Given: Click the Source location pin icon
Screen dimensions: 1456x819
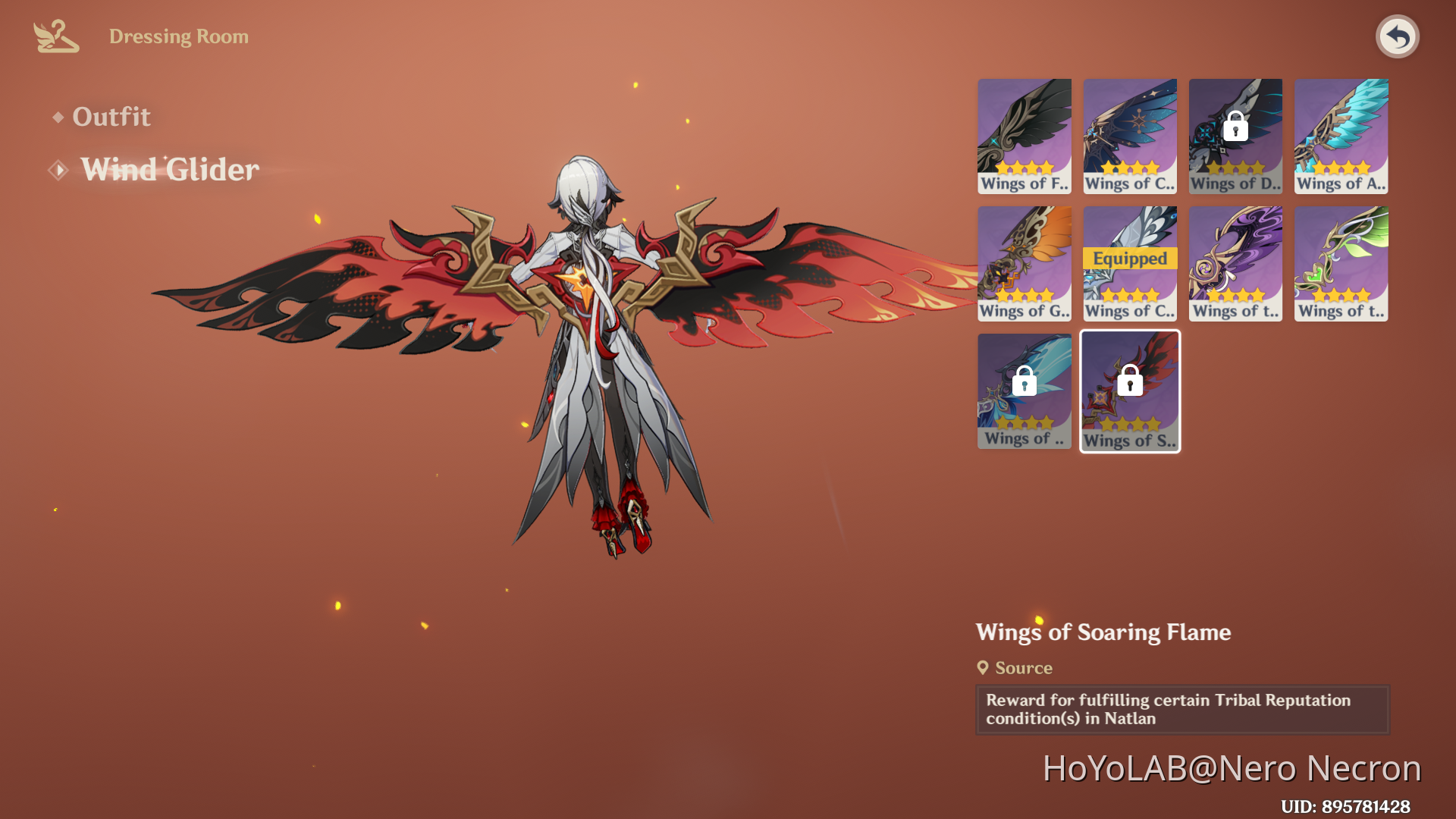Looking at the screenshot, I should point(984,668).
